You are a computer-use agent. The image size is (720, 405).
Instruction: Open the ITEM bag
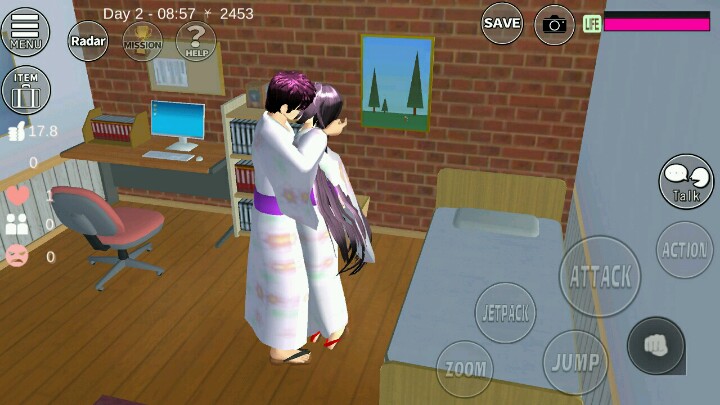tap(26, 91)
